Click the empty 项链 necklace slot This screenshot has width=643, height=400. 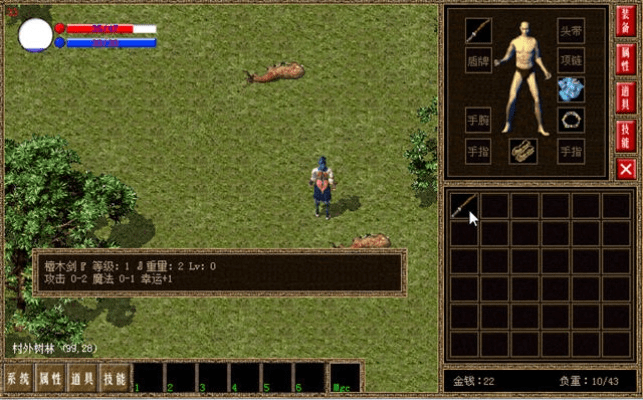coord(570,60)
